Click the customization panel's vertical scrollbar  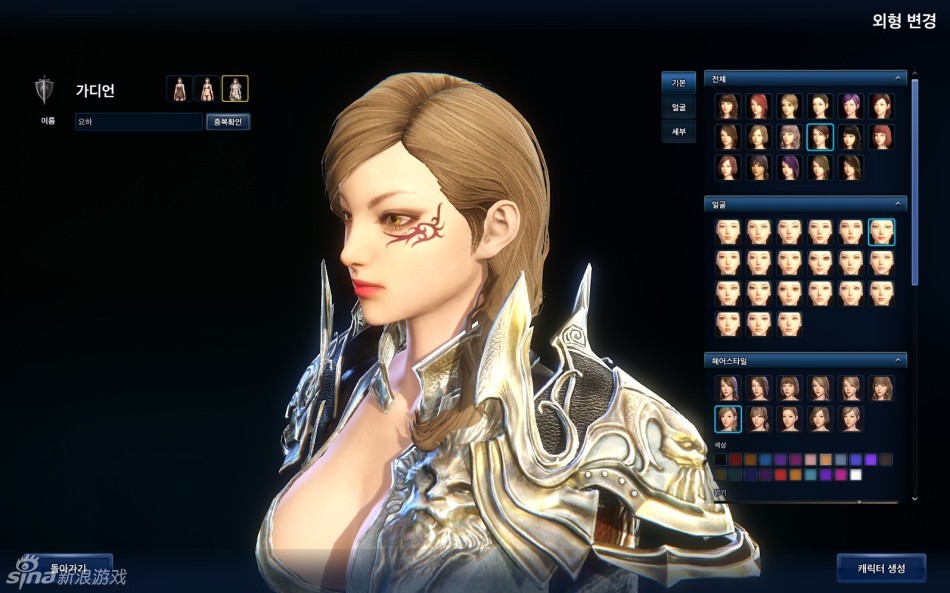914,180
